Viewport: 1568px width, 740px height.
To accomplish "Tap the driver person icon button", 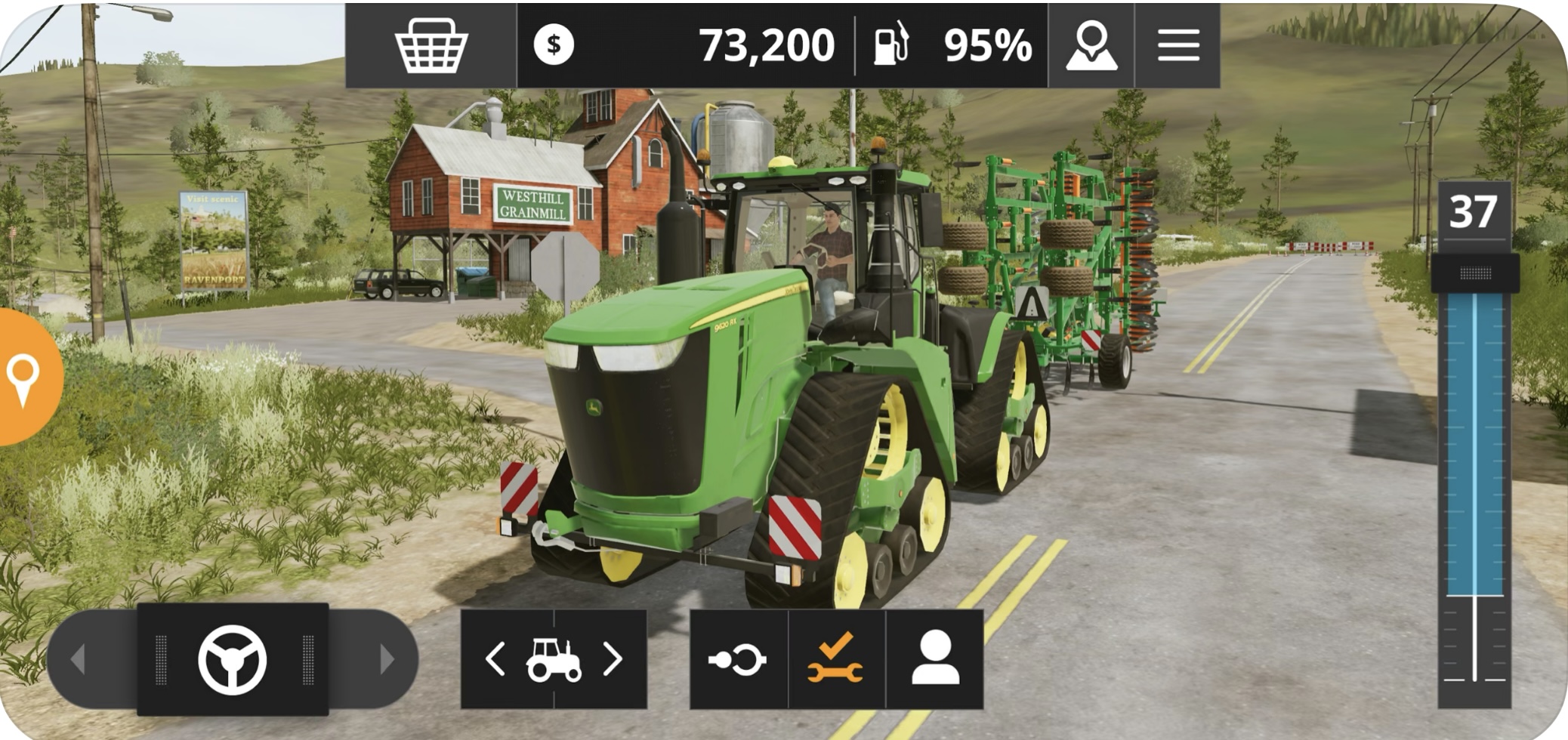I will point(935,659).
